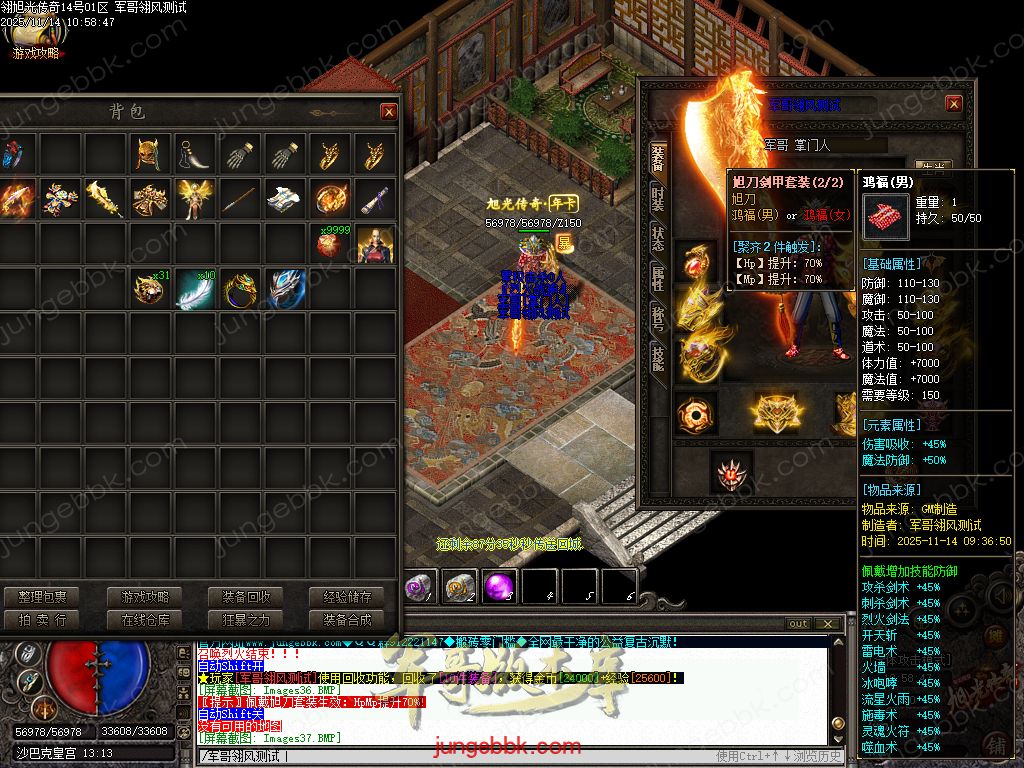Click the chat input field

coord(450,756)
